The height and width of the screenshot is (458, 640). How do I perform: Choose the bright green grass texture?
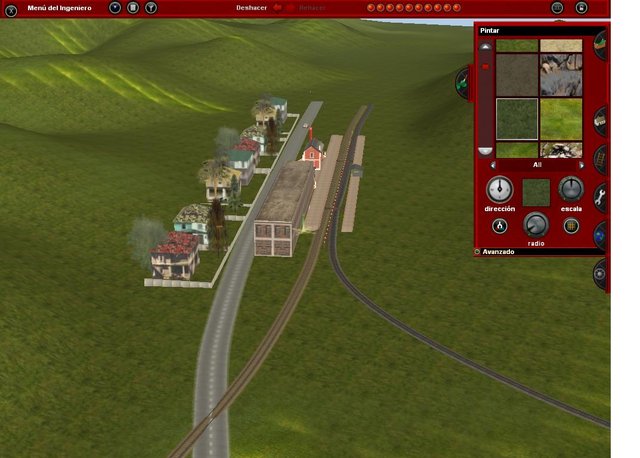561,118
